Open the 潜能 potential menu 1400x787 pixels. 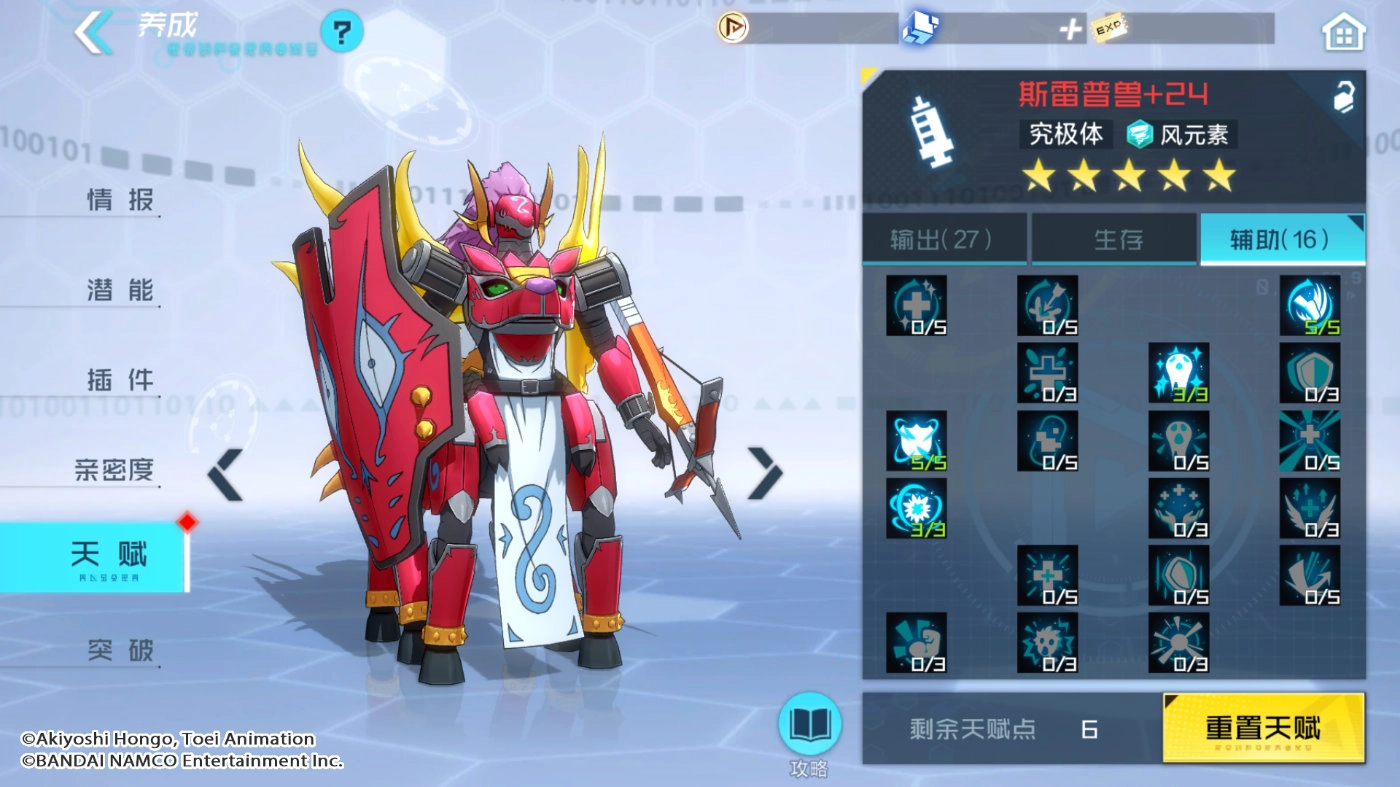[121, 290]
